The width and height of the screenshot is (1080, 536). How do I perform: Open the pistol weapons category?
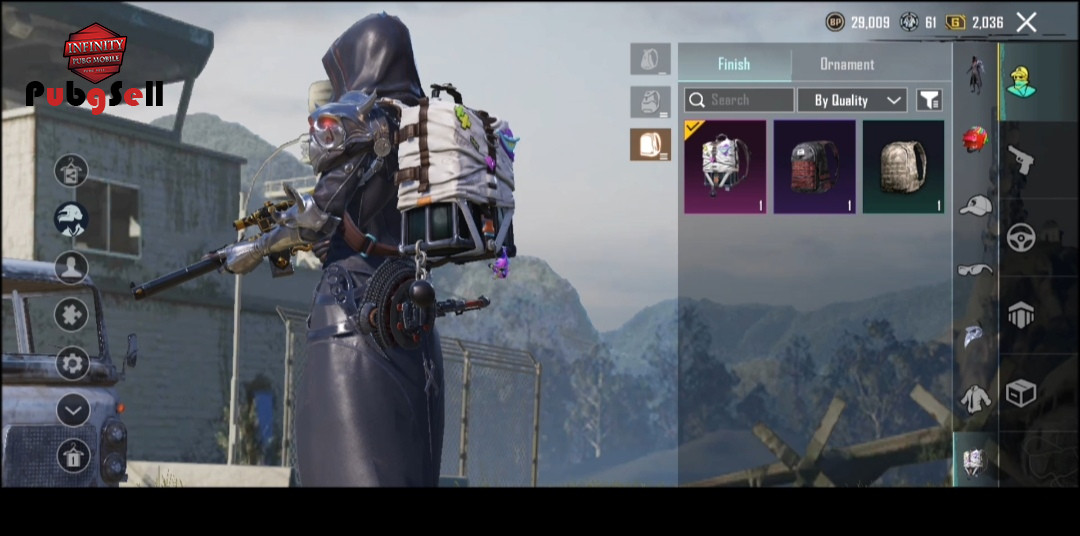1021,160
